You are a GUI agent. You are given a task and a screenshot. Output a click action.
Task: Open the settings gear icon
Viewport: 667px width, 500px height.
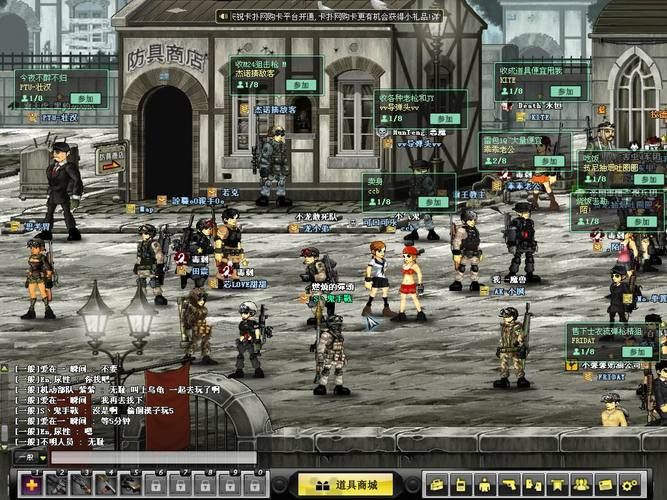[629, 485]
